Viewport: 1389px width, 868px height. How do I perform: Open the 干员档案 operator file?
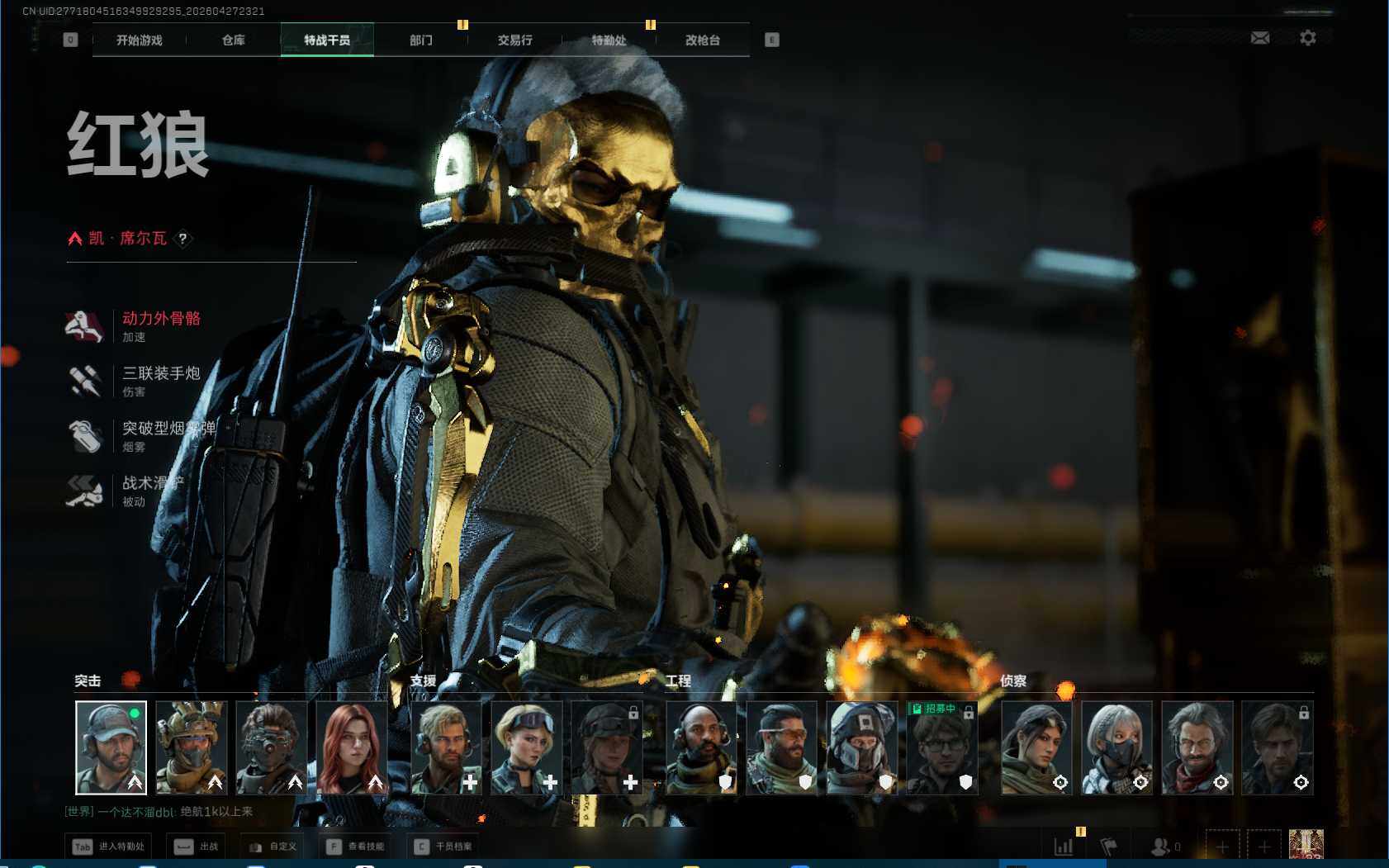443,847
